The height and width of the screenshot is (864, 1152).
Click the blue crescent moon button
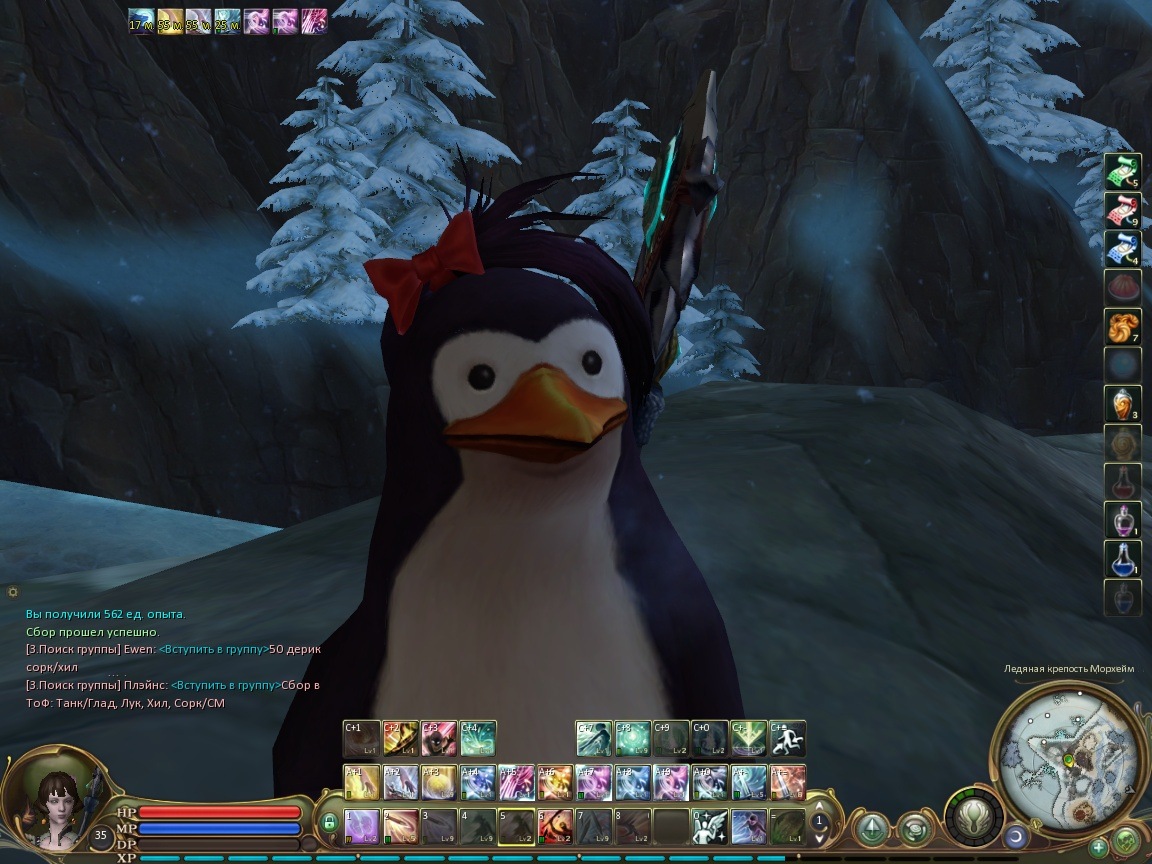point(1015,836)
